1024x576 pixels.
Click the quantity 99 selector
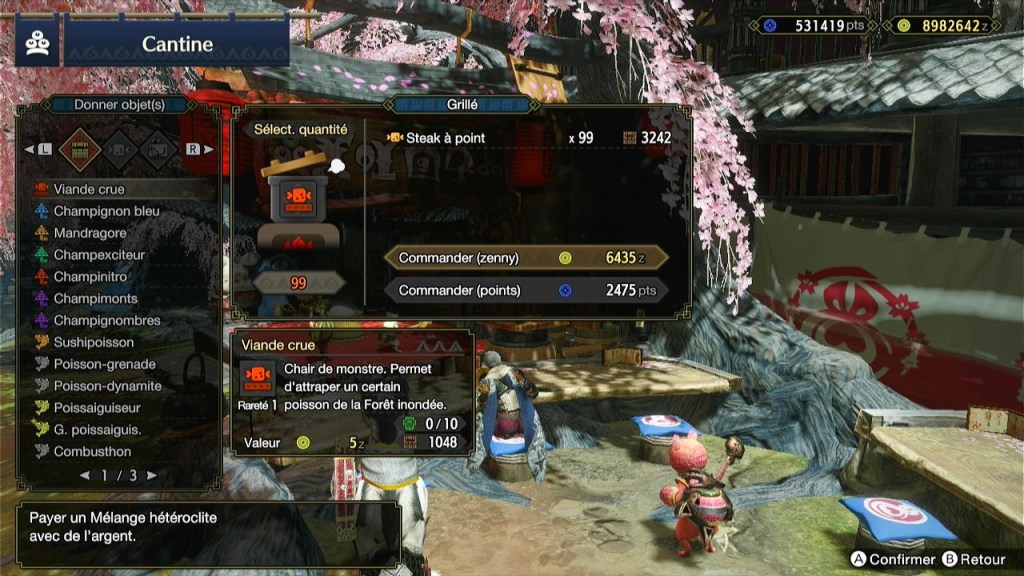[298, 284]
